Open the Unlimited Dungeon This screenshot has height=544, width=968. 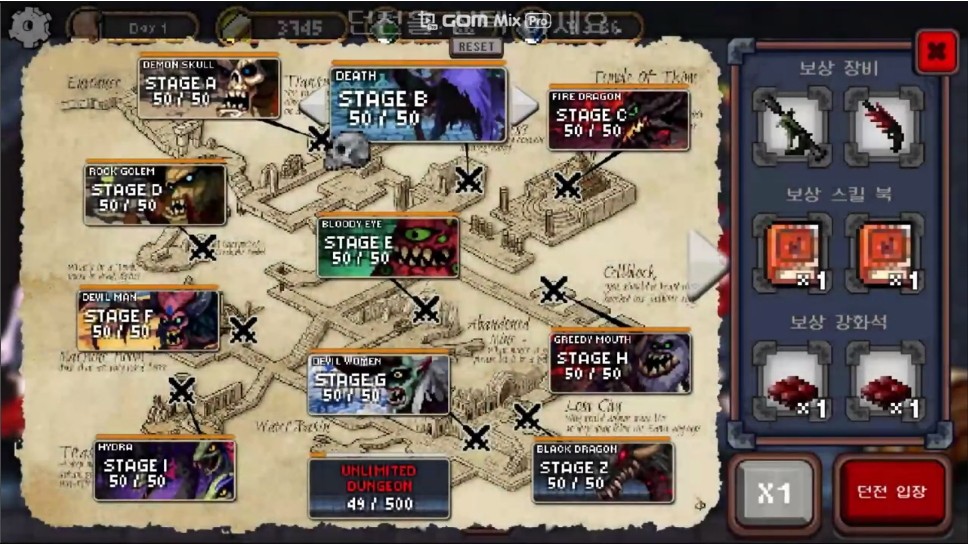(x=378, y=487)
